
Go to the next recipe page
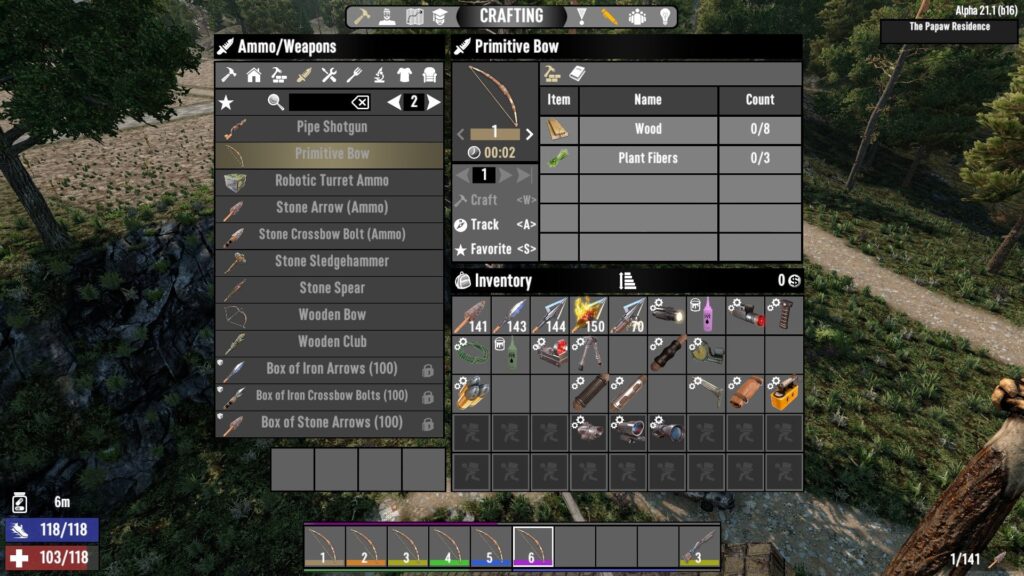pyautogui.click(x=434, y=102)
